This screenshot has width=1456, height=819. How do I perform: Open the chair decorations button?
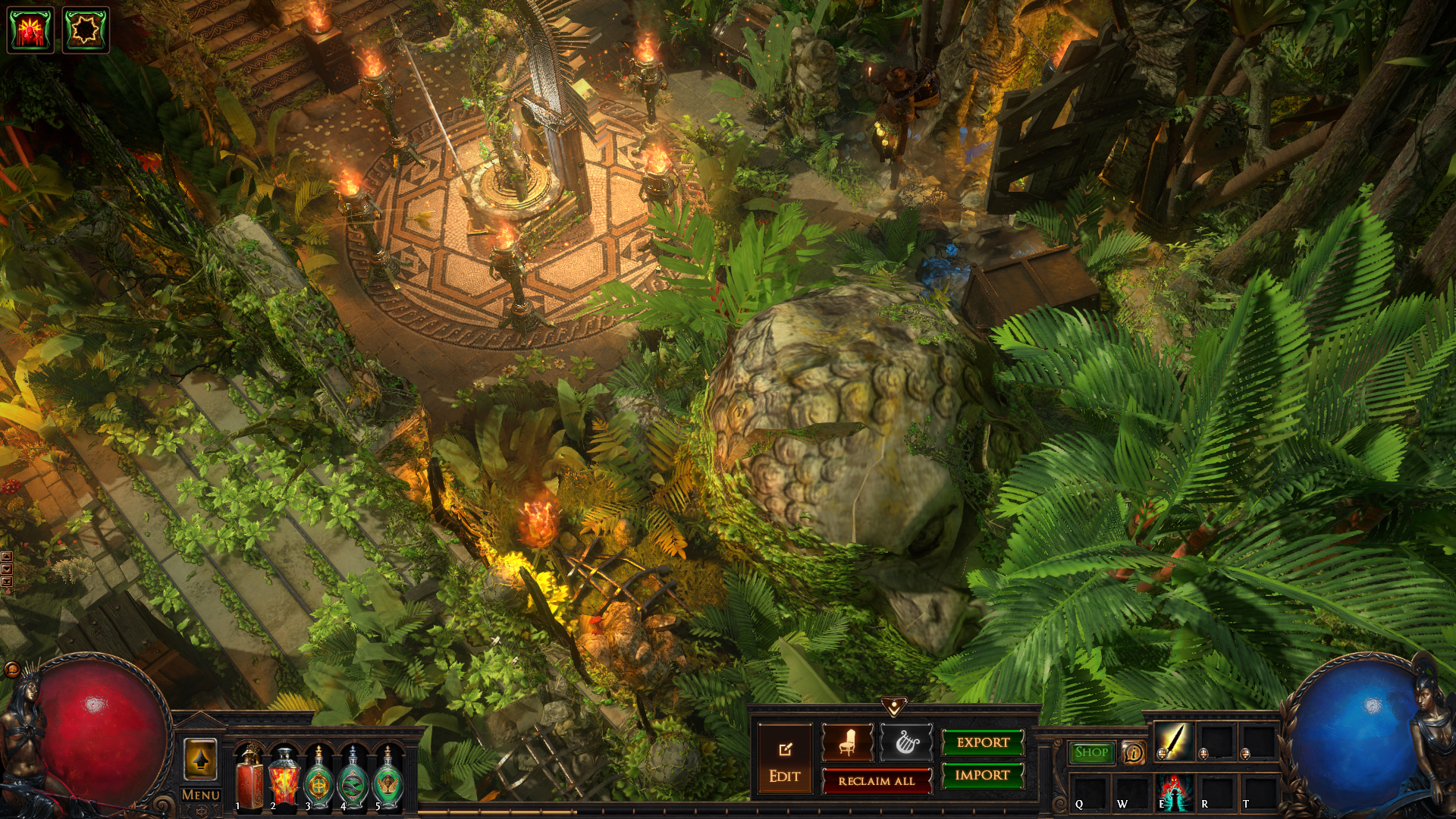pos(847,742)
